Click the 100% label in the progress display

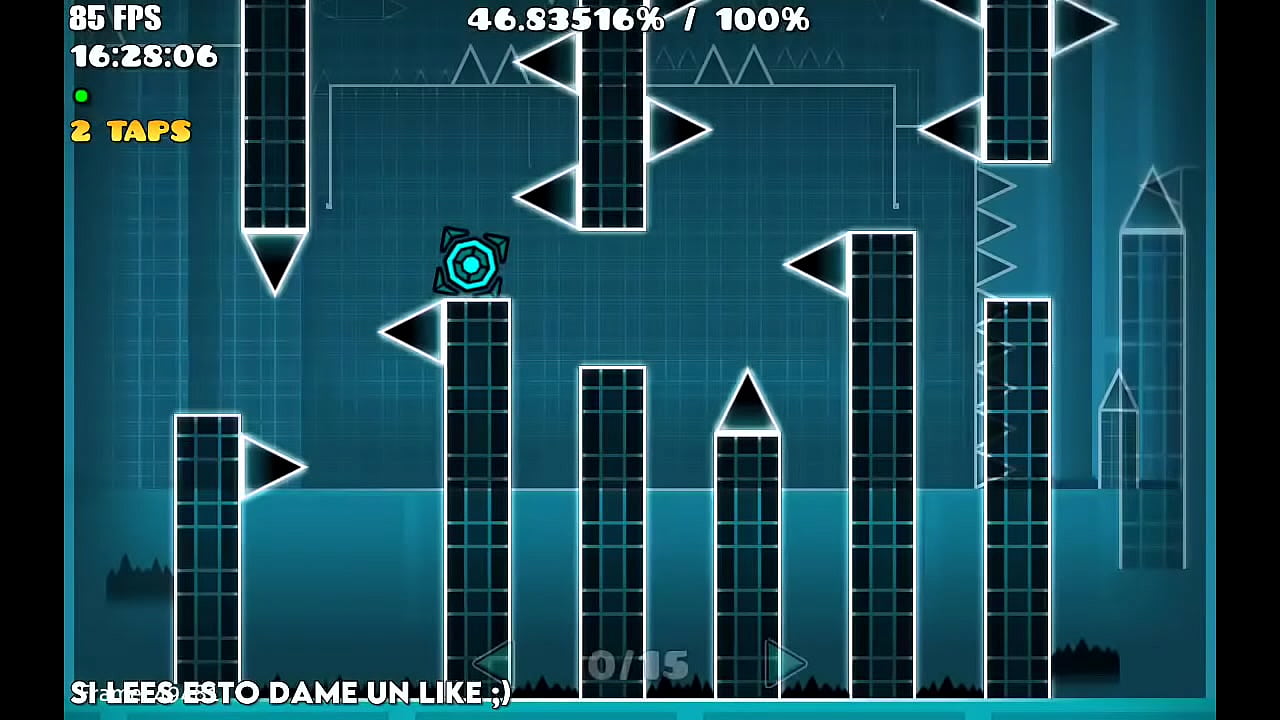(764, 18)
